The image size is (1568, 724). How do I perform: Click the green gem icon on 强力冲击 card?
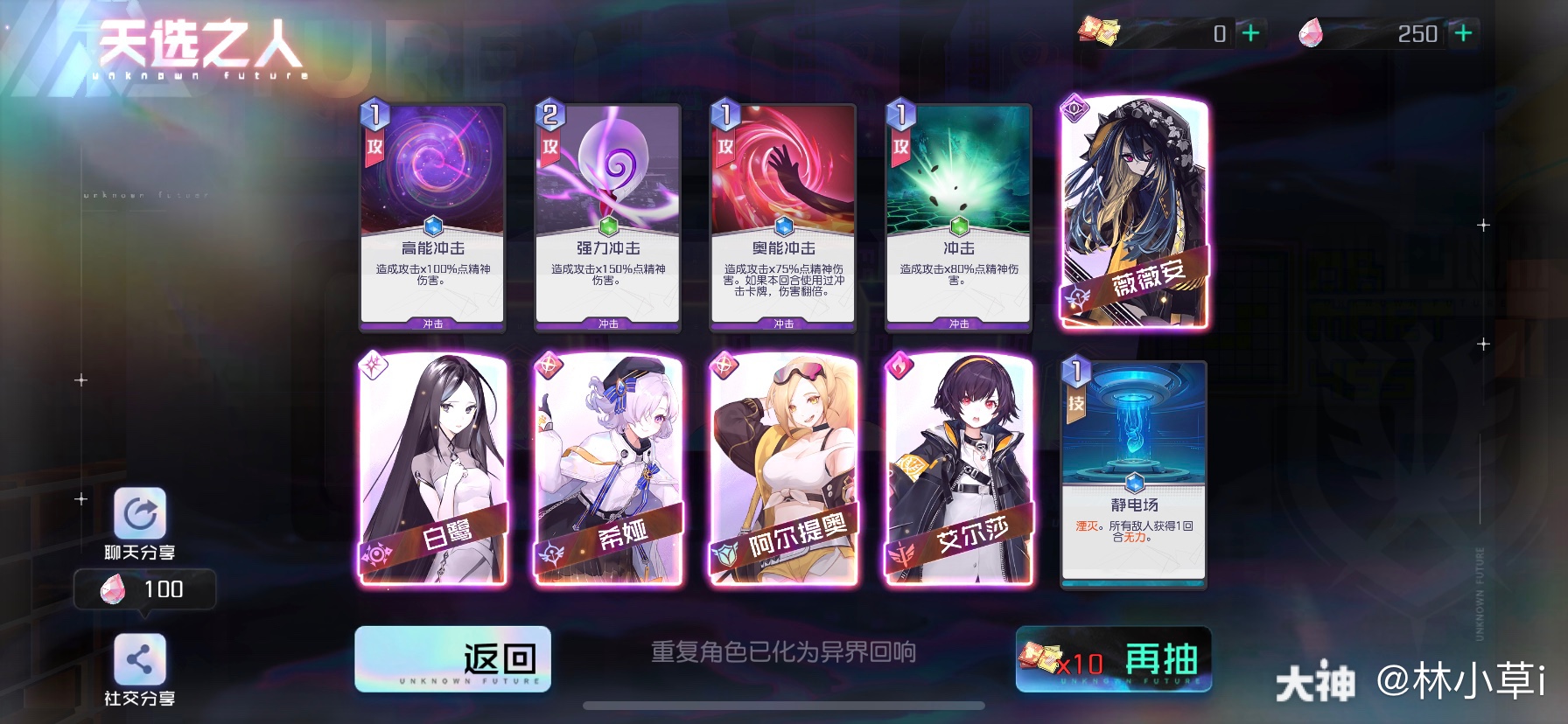(x=607, y=226)
